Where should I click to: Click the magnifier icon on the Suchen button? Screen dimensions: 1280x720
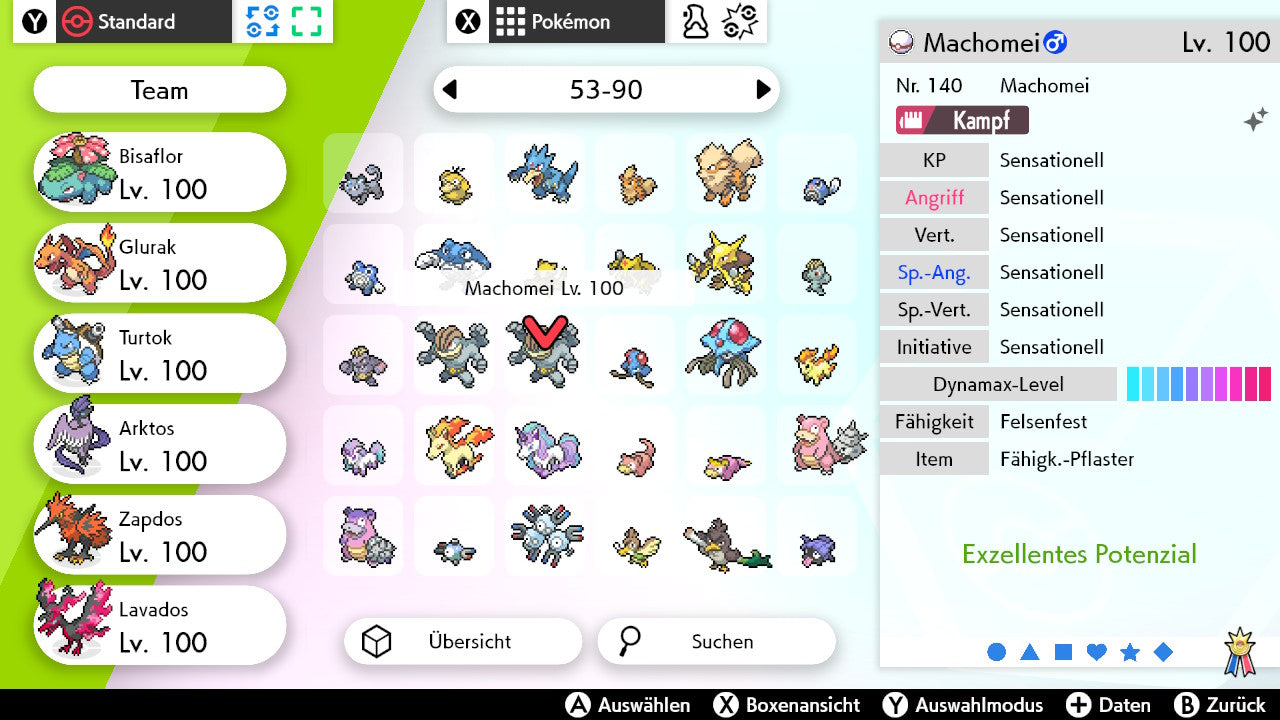(629, 641)
